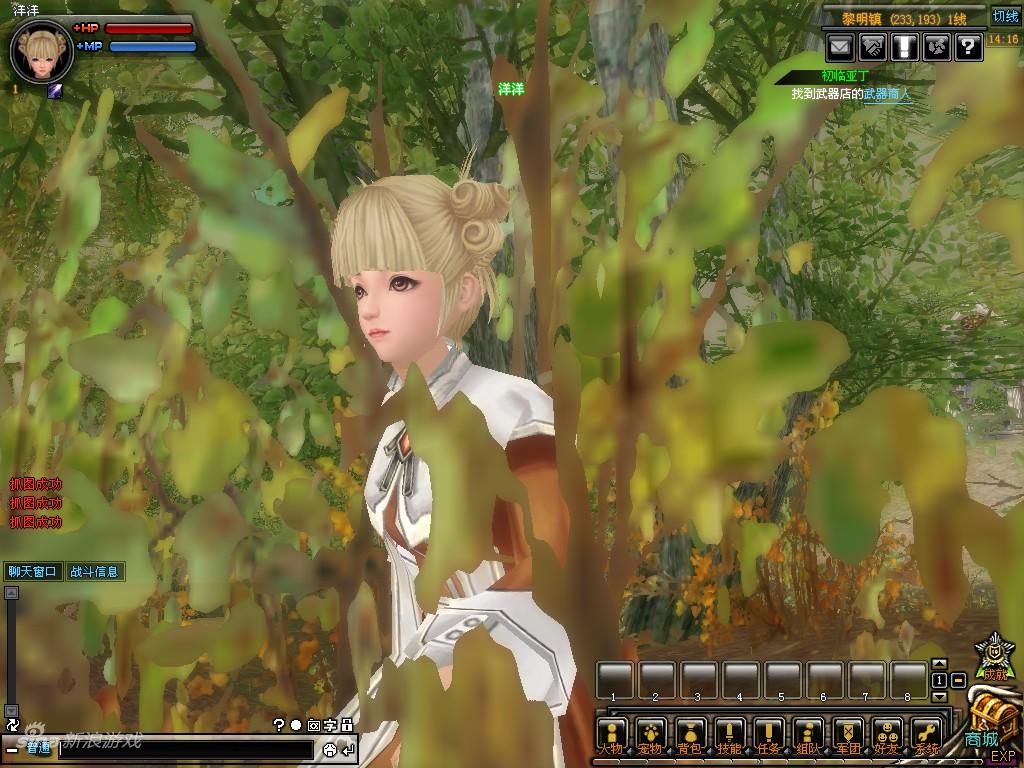Viewport: 1024px width, 768px height.
Task: Click the 切线 switch-line button
Action: coord(1004,16)
